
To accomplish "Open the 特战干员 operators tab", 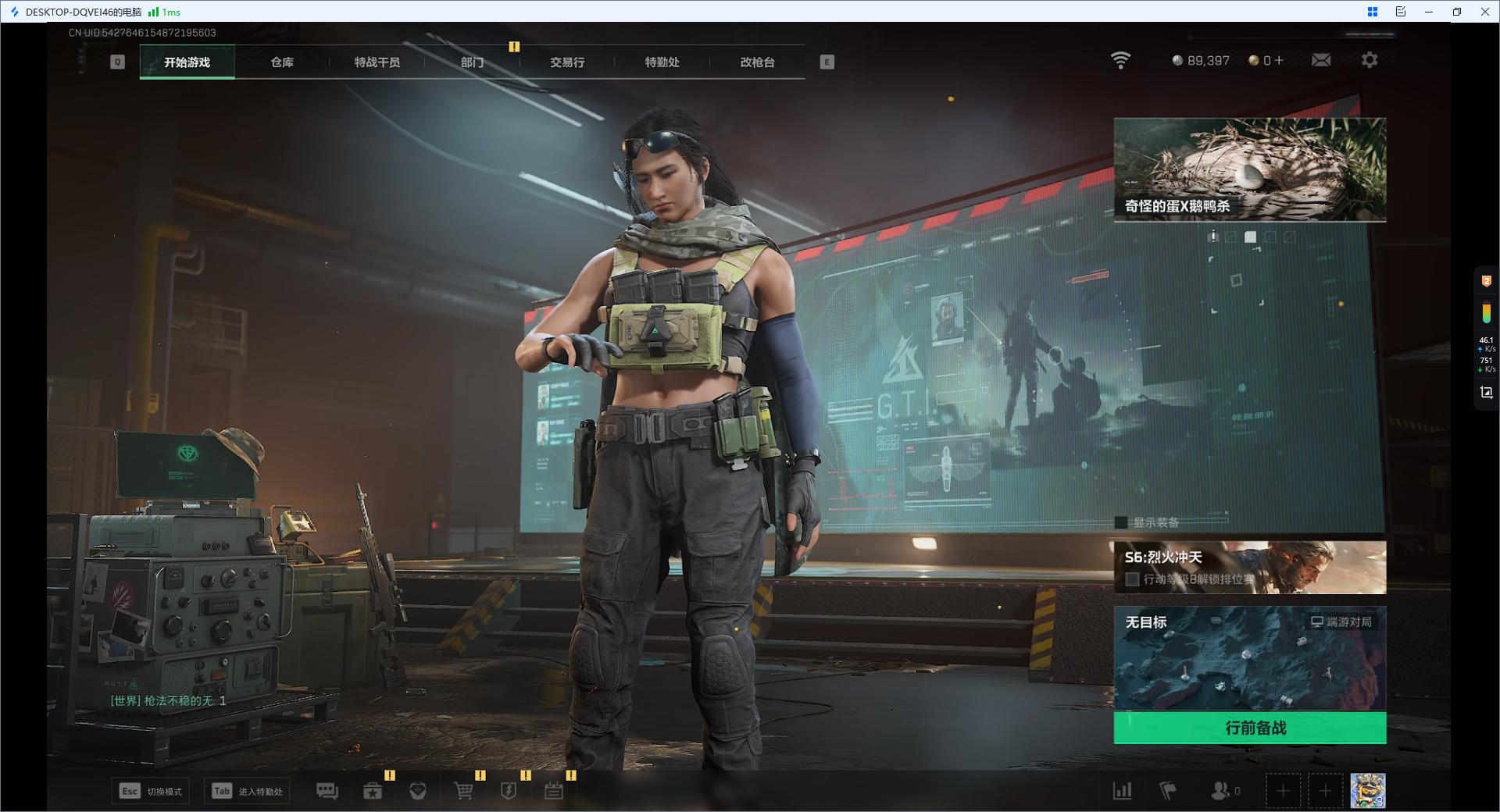I will pyautogui.click(x=377, y=62).
